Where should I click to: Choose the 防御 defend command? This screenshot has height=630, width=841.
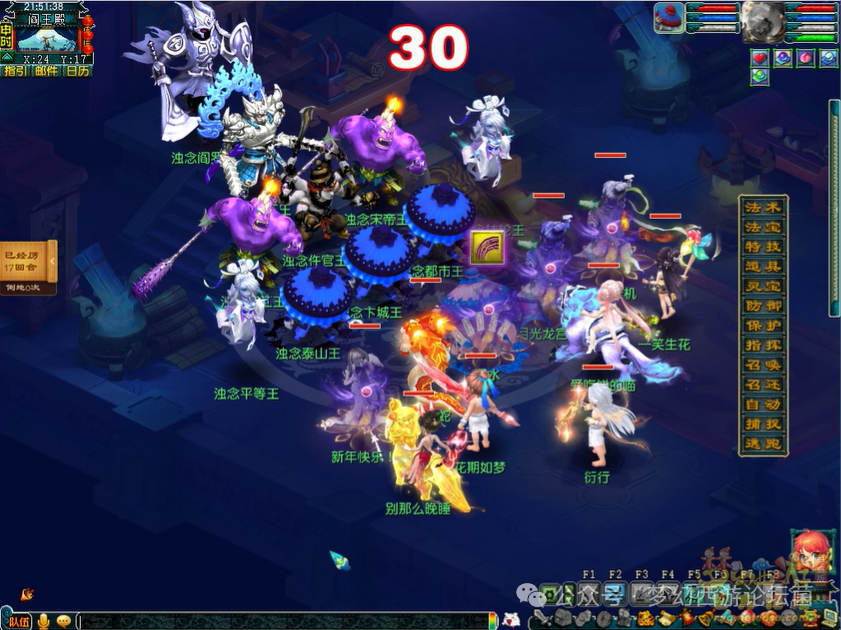click(x=763, y=306)
